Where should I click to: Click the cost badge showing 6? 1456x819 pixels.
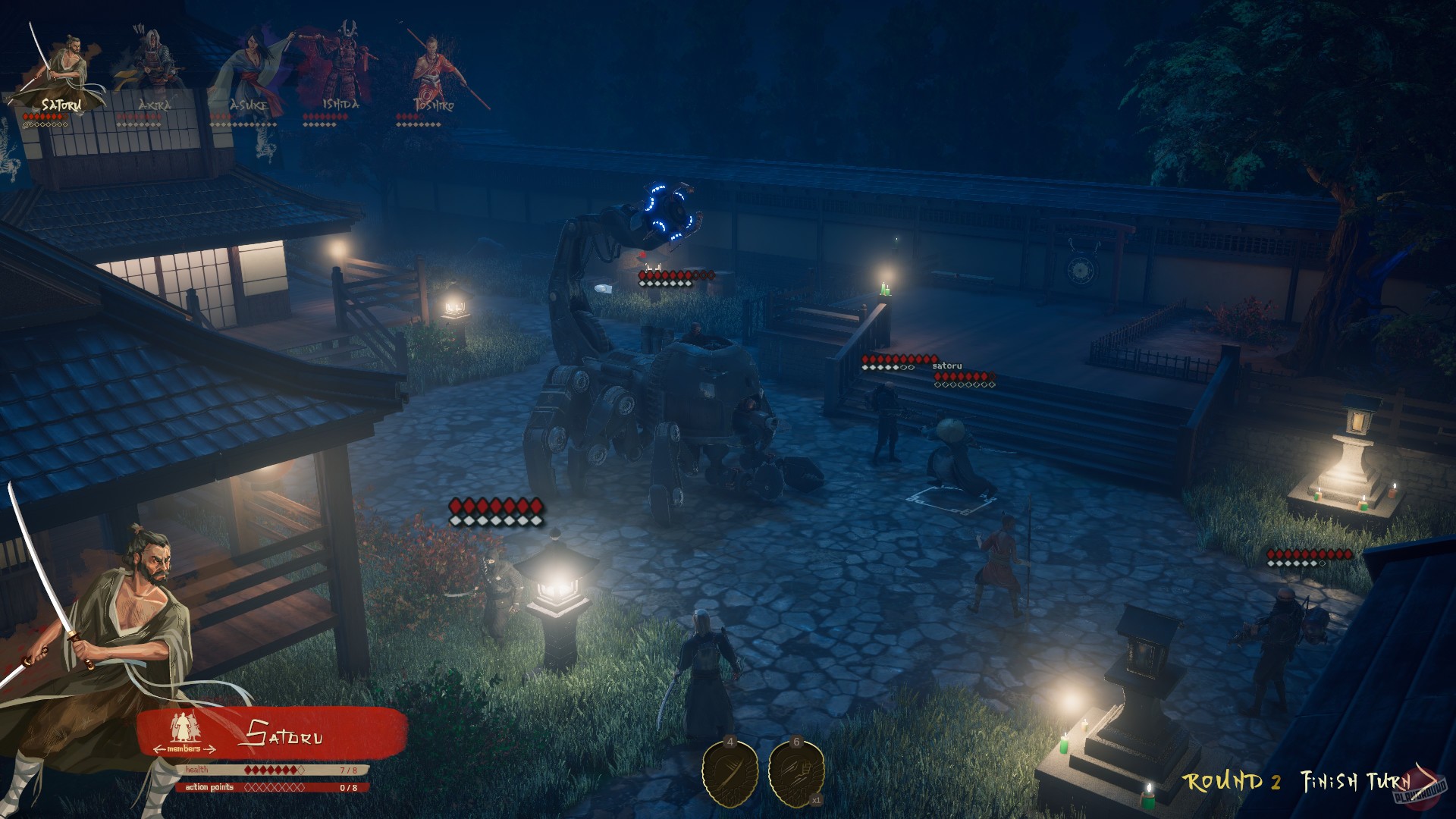(795, 742)
